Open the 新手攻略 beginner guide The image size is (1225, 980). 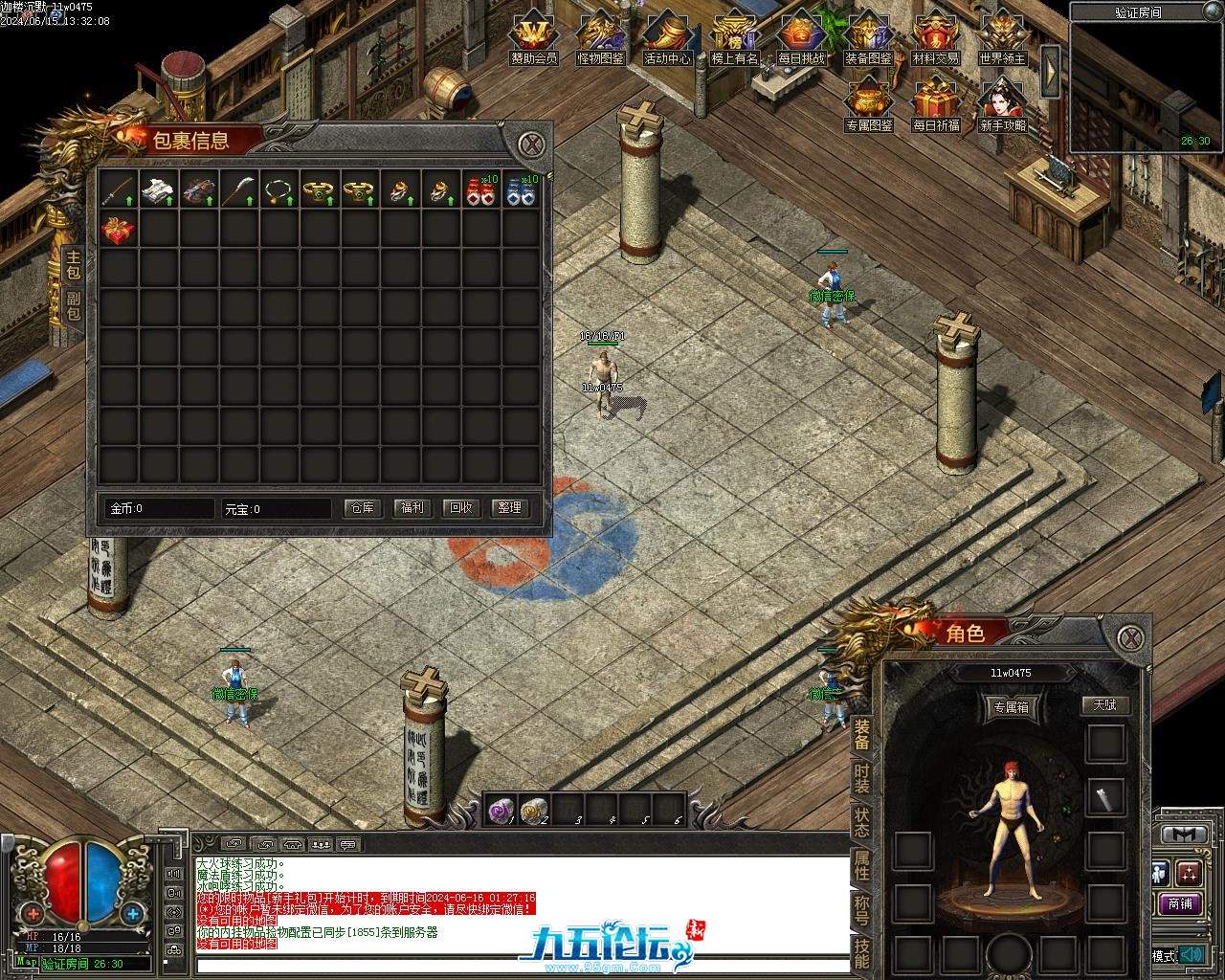pyautogui.click(x=1002, y=105)
